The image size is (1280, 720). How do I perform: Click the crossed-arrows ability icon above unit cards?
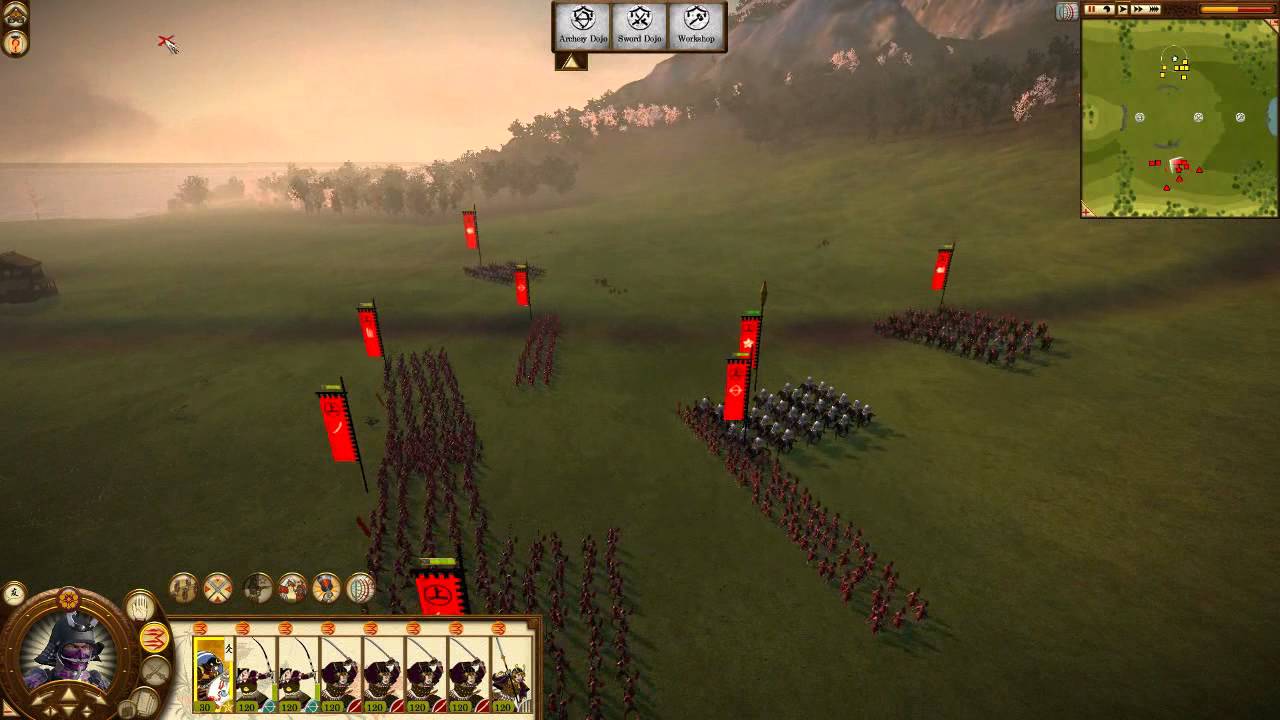(218, 589)
